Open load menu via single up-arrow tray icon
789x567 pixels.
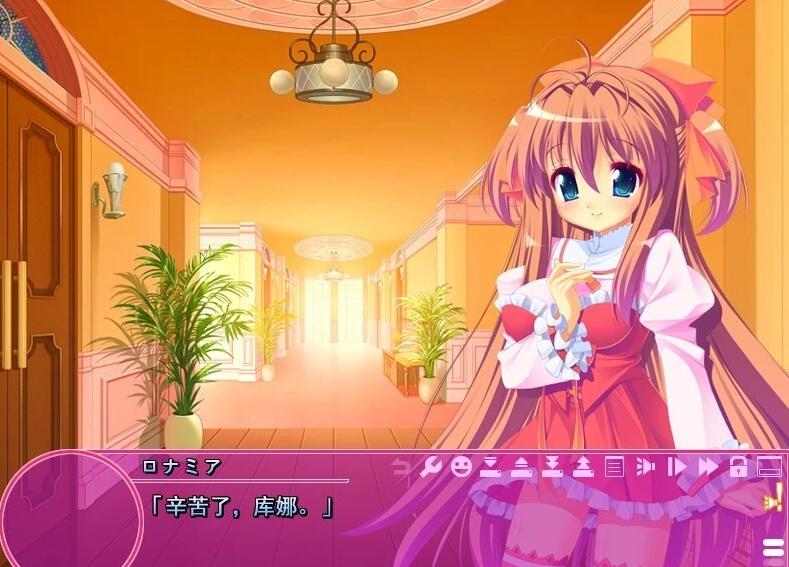(x=521, y=466)
